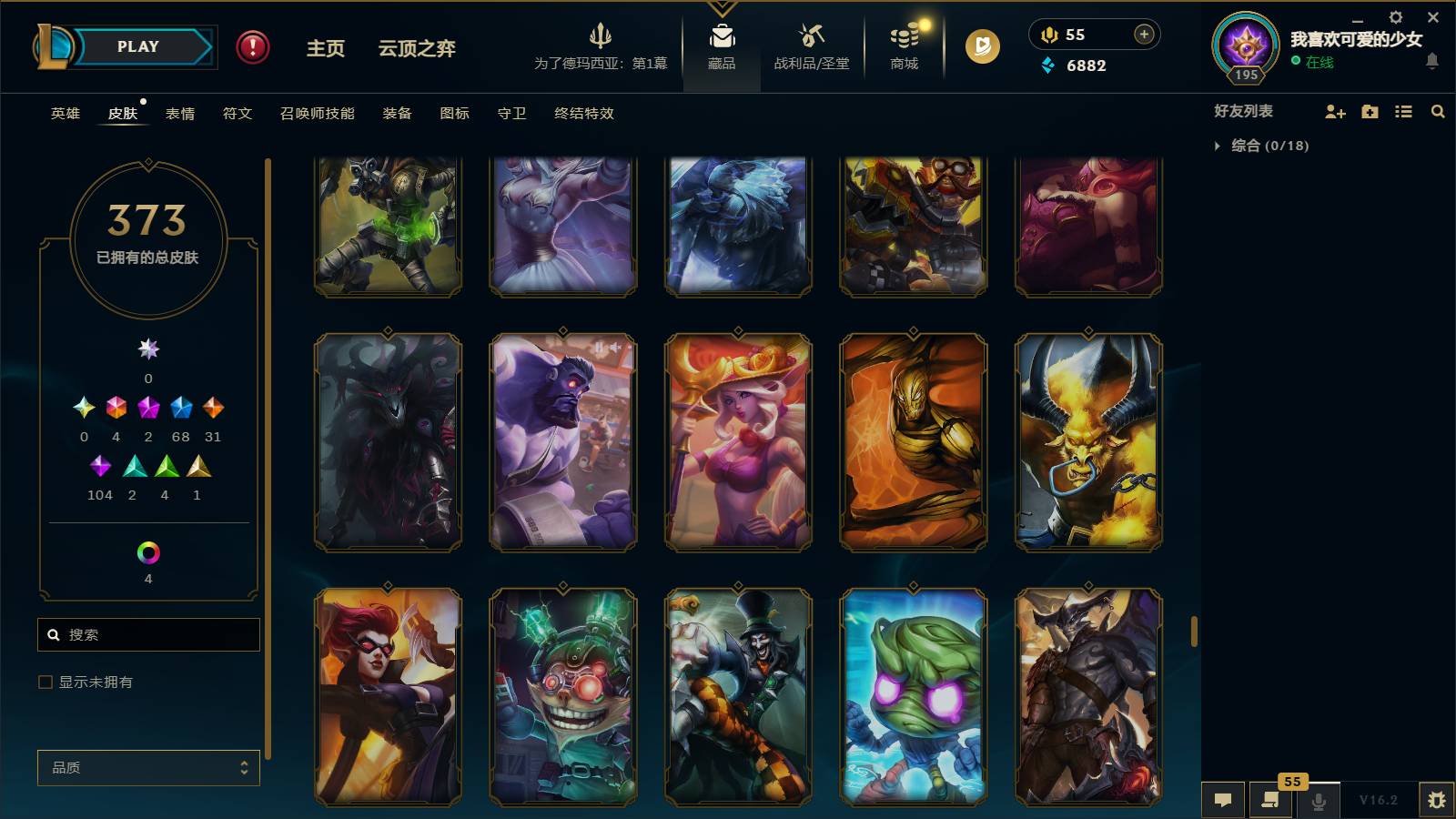Click the add friend icon in friends panel
This screenshot has height=819, width=1456.
coord(1334,111)
